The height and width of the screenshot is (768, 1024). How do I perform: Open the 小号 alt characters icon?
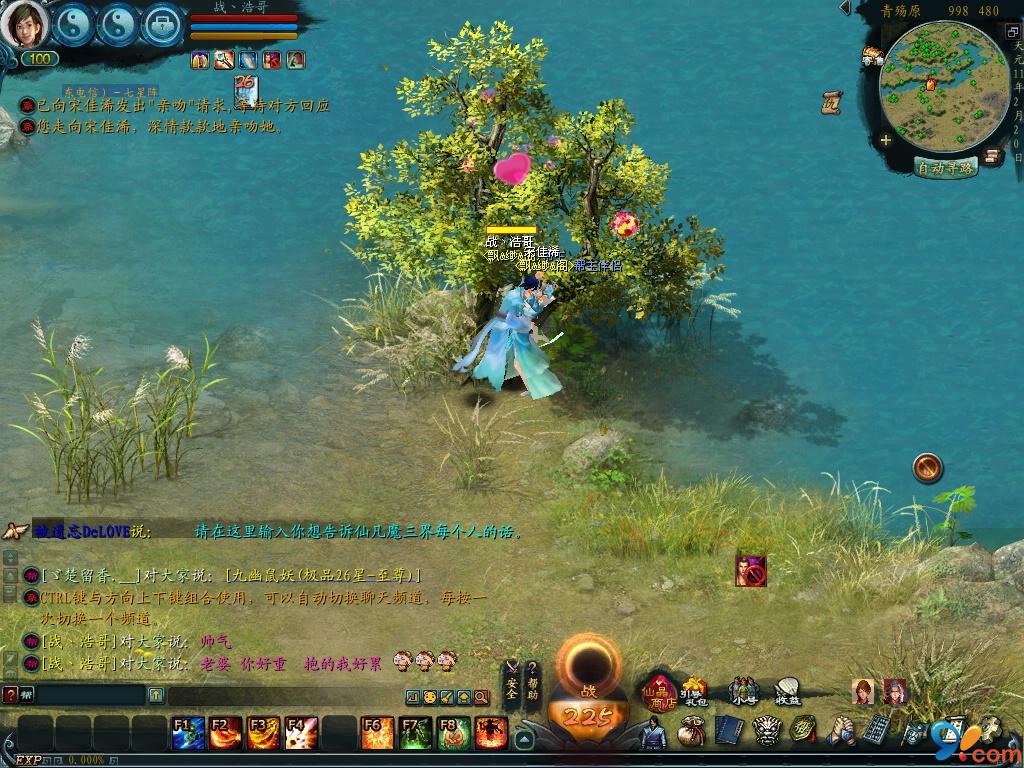point(742,691)
